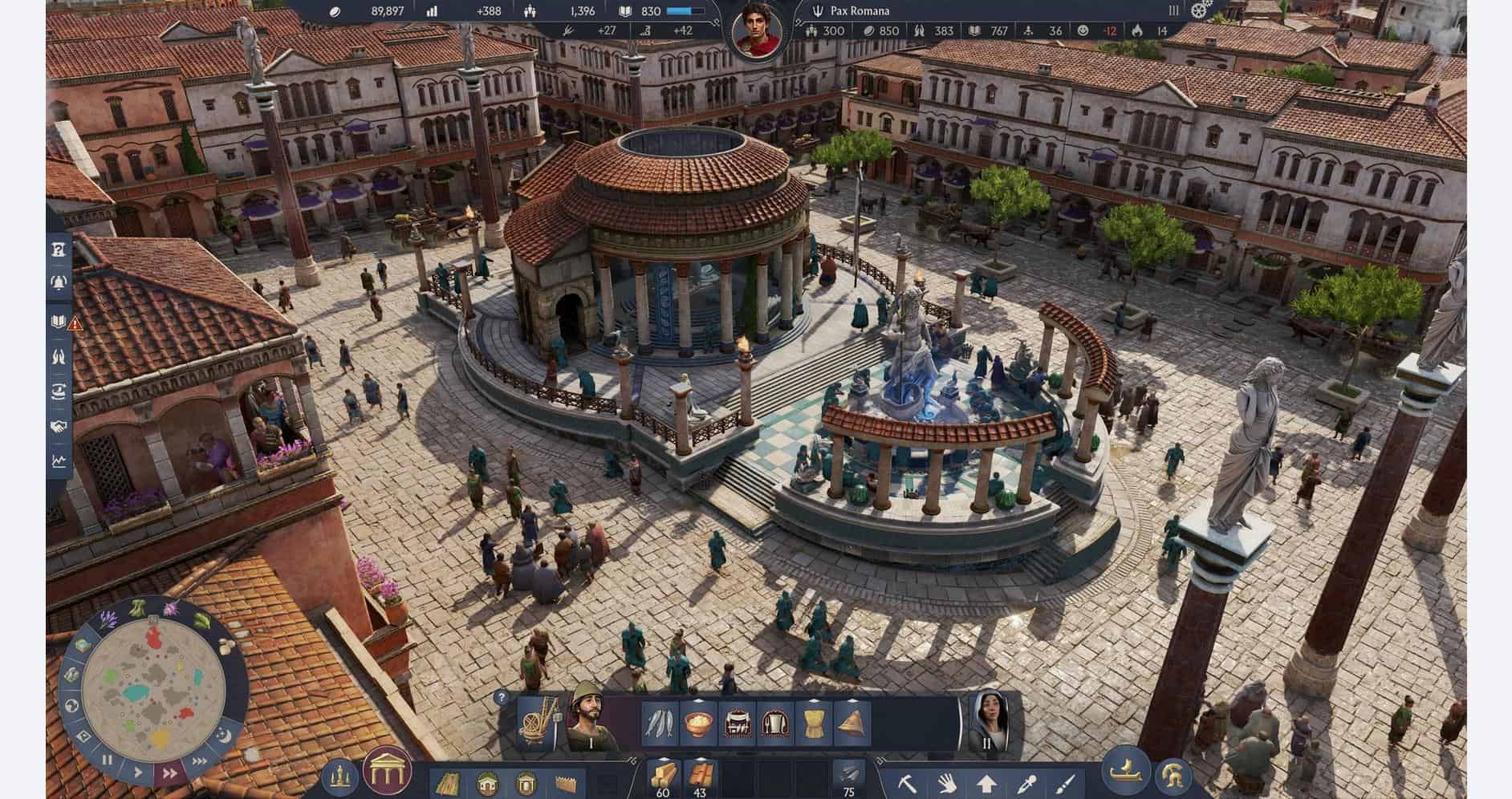1512x799 pixels.
Task: Select the tier II hooded woman portrait
Action: (x=987, y=722)
